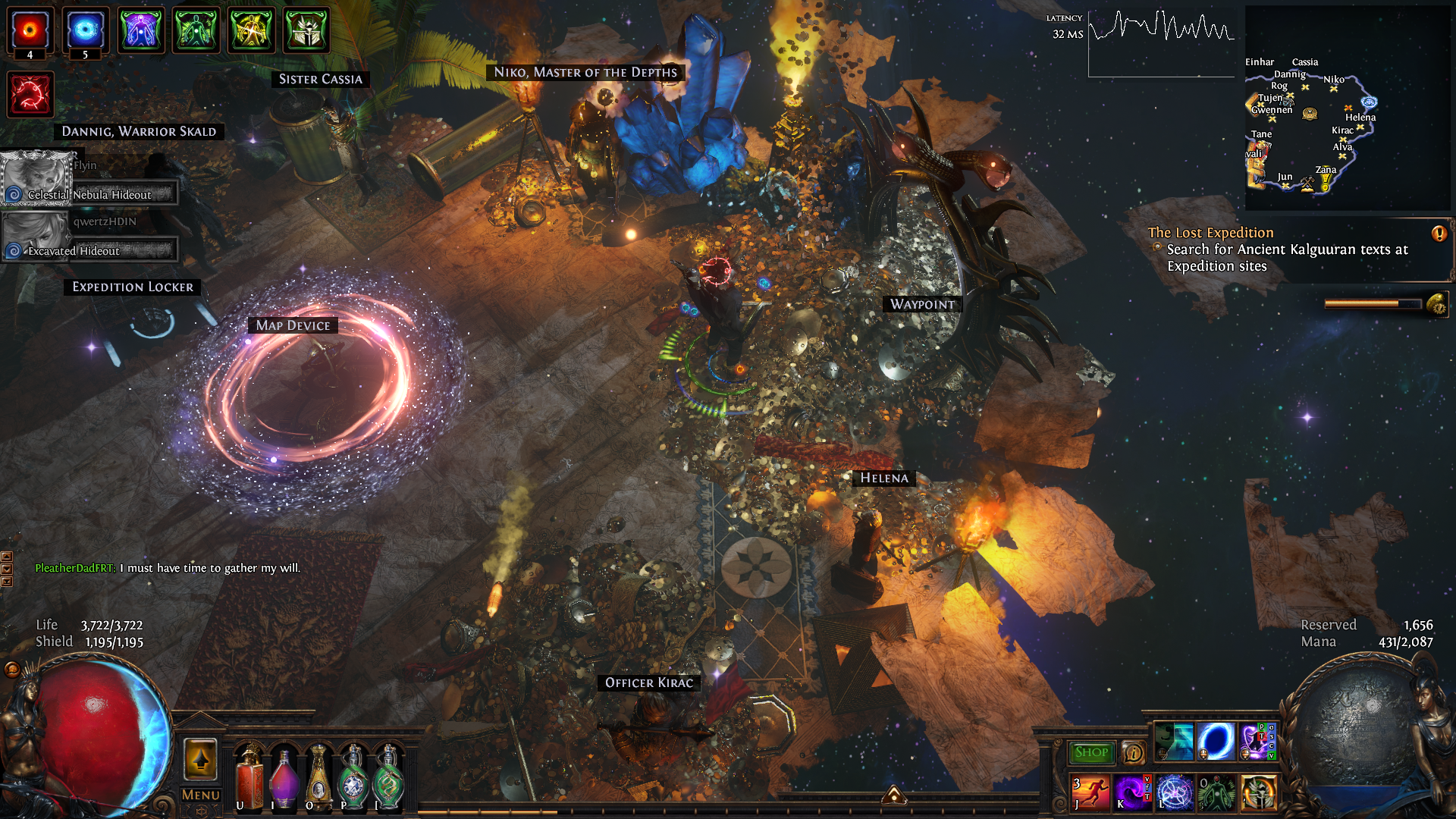The width and height of the screenshot is (1456, 819).
Task: Select the blue arcane sigil skill
Action: pyautogui.click(x=1175, y=792)
